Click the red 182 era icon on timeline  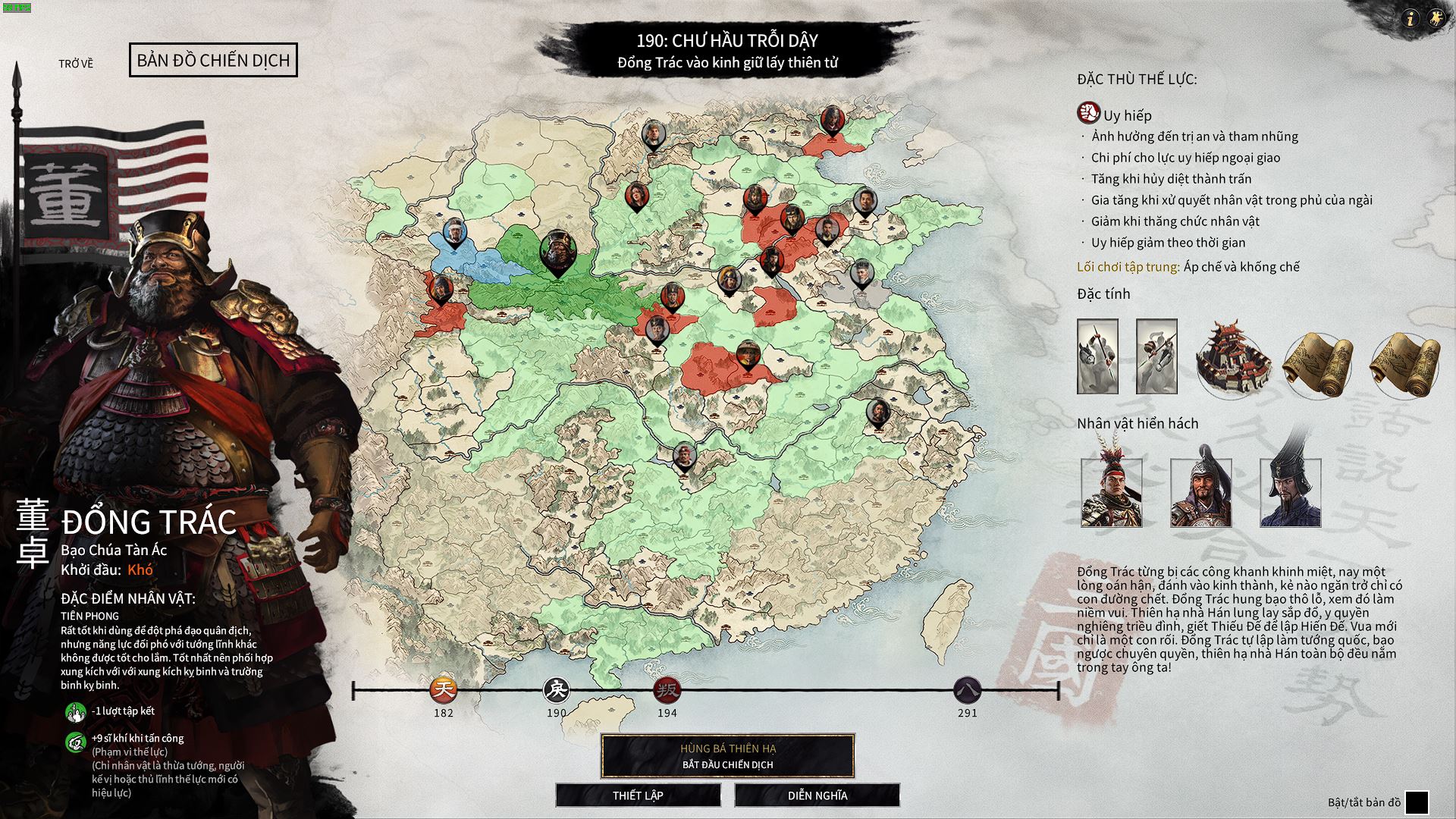click(444, 691)
